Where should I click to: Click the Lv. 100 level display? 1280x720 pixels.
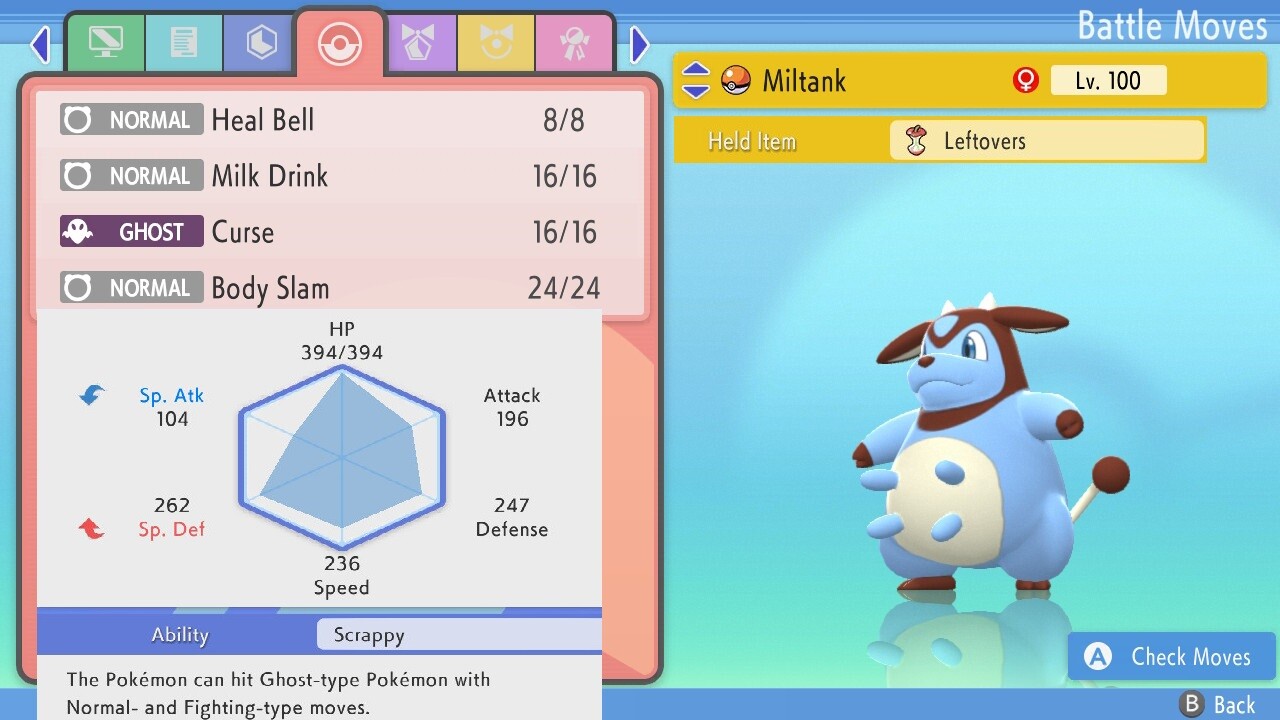(x=1109, y=80)
